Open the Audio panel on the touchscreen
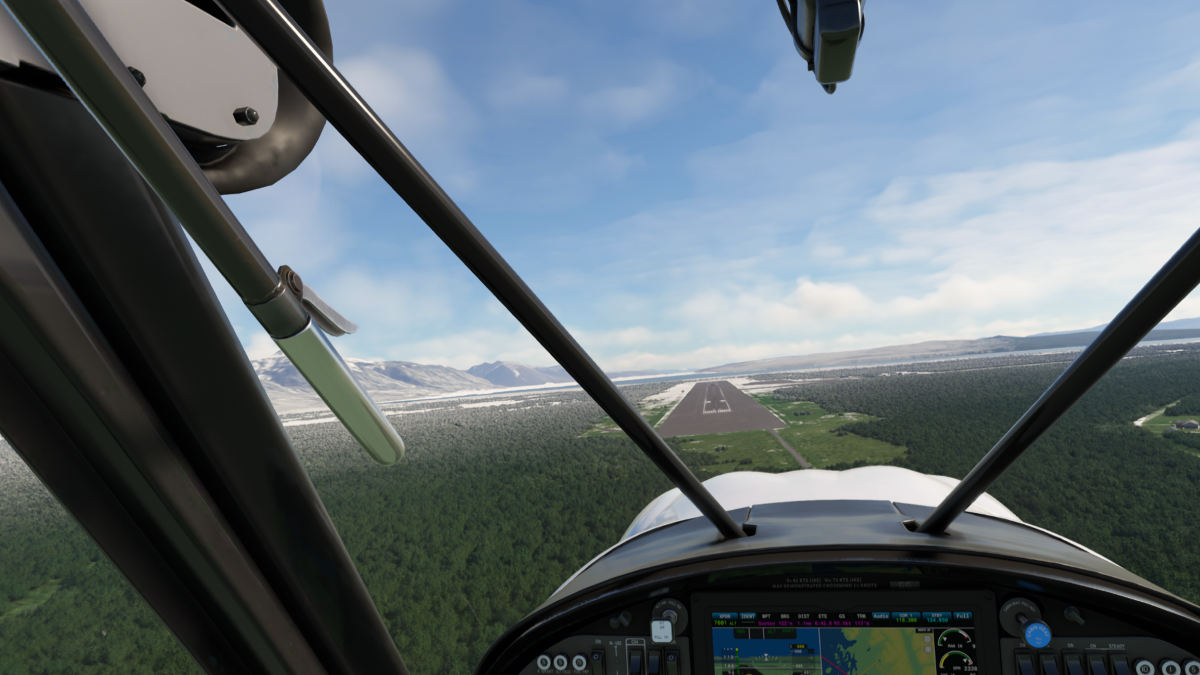The height and width of the screenshot is (675, 1200). coord(880,618)
